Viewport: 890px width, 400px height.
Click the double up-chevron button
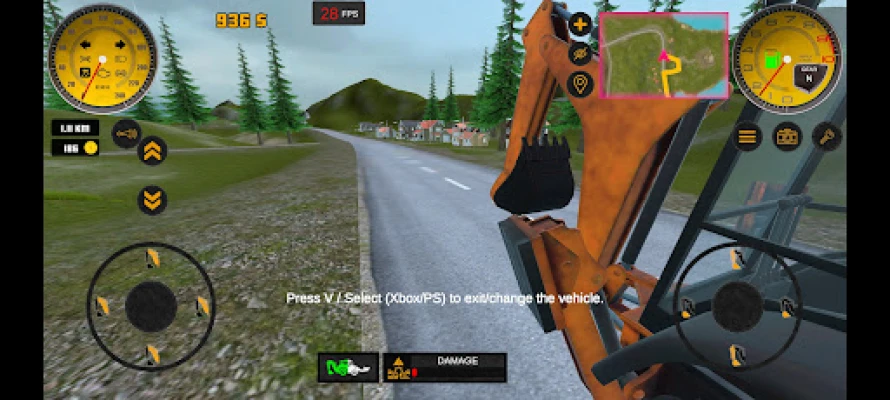tap(152, 150)
